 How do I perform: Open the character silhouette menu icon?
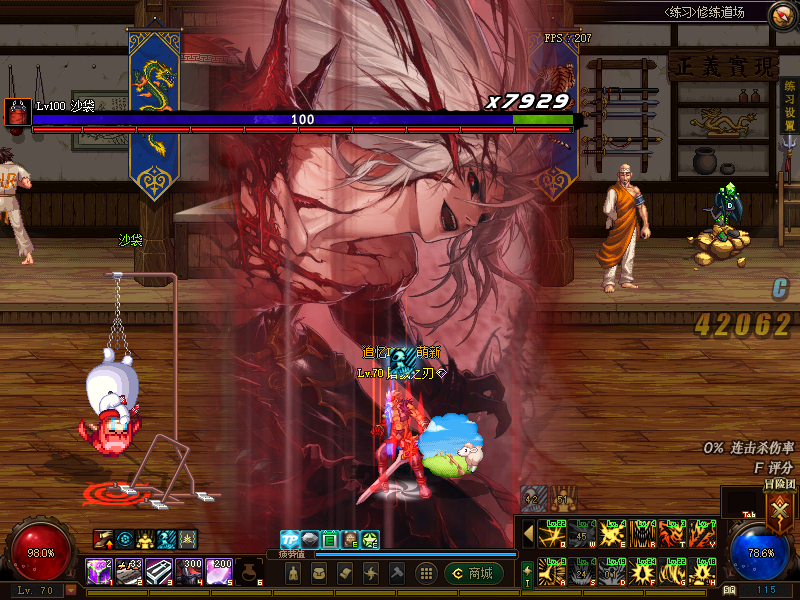click(x=293, y=573)
